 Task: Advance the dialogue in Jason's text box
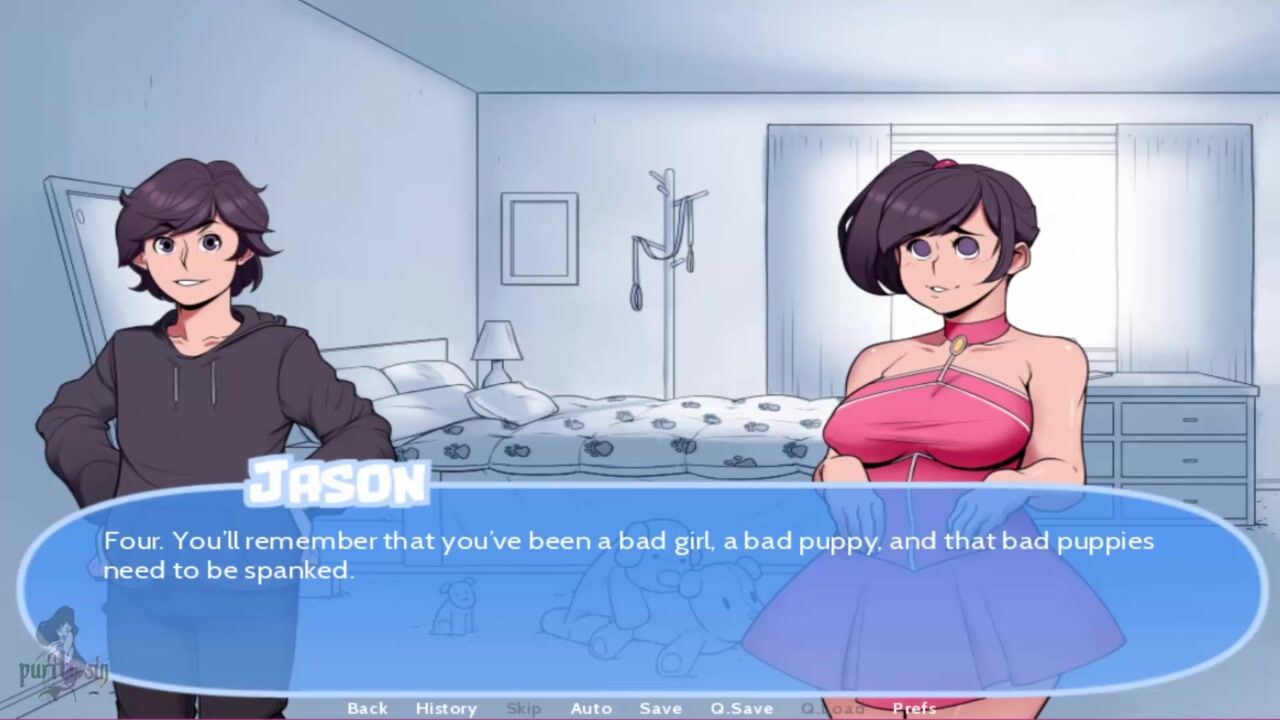tap(640, 590)
